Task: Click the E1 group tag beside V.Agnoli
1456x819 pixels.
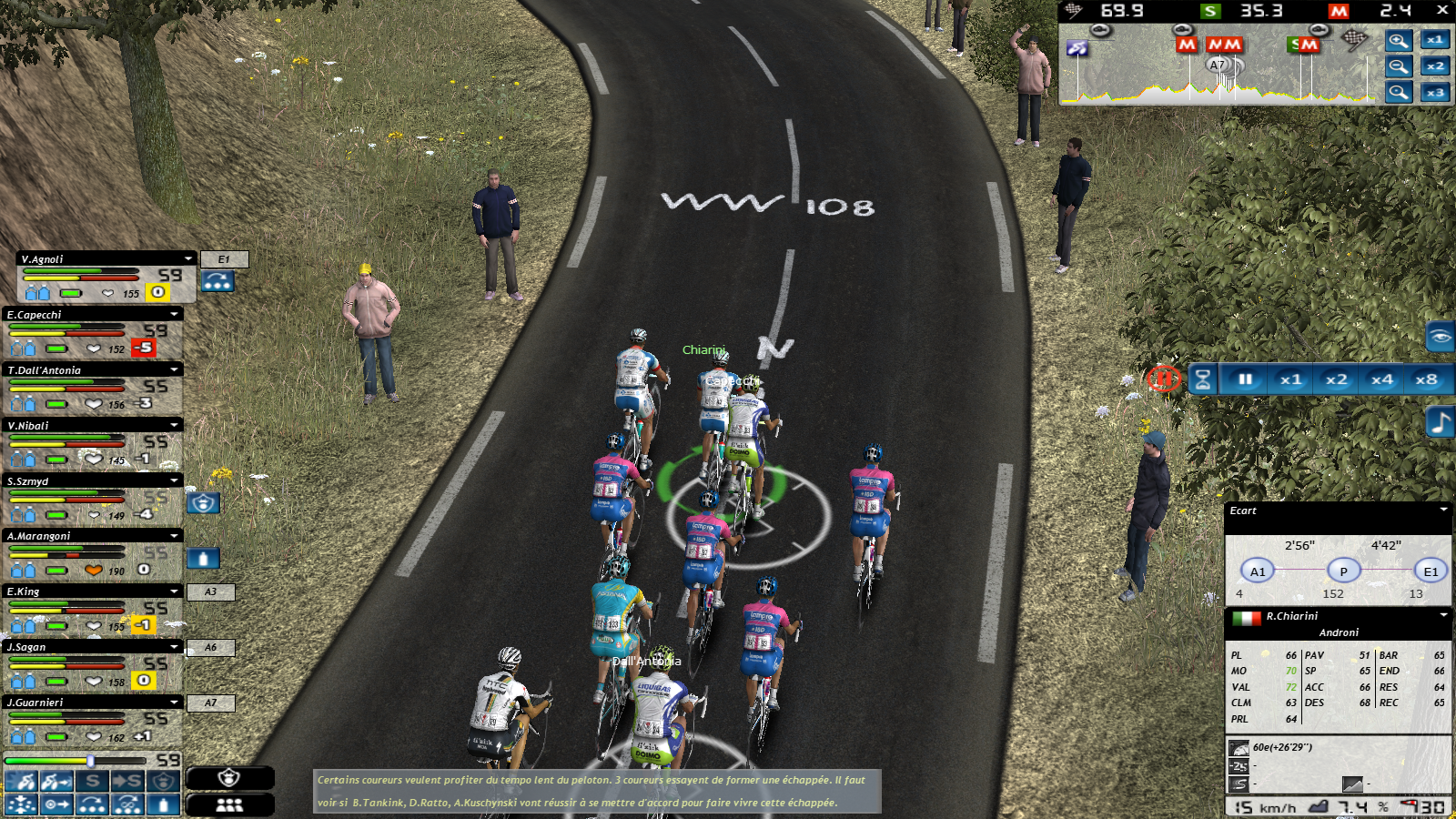Action: [224, 259]
